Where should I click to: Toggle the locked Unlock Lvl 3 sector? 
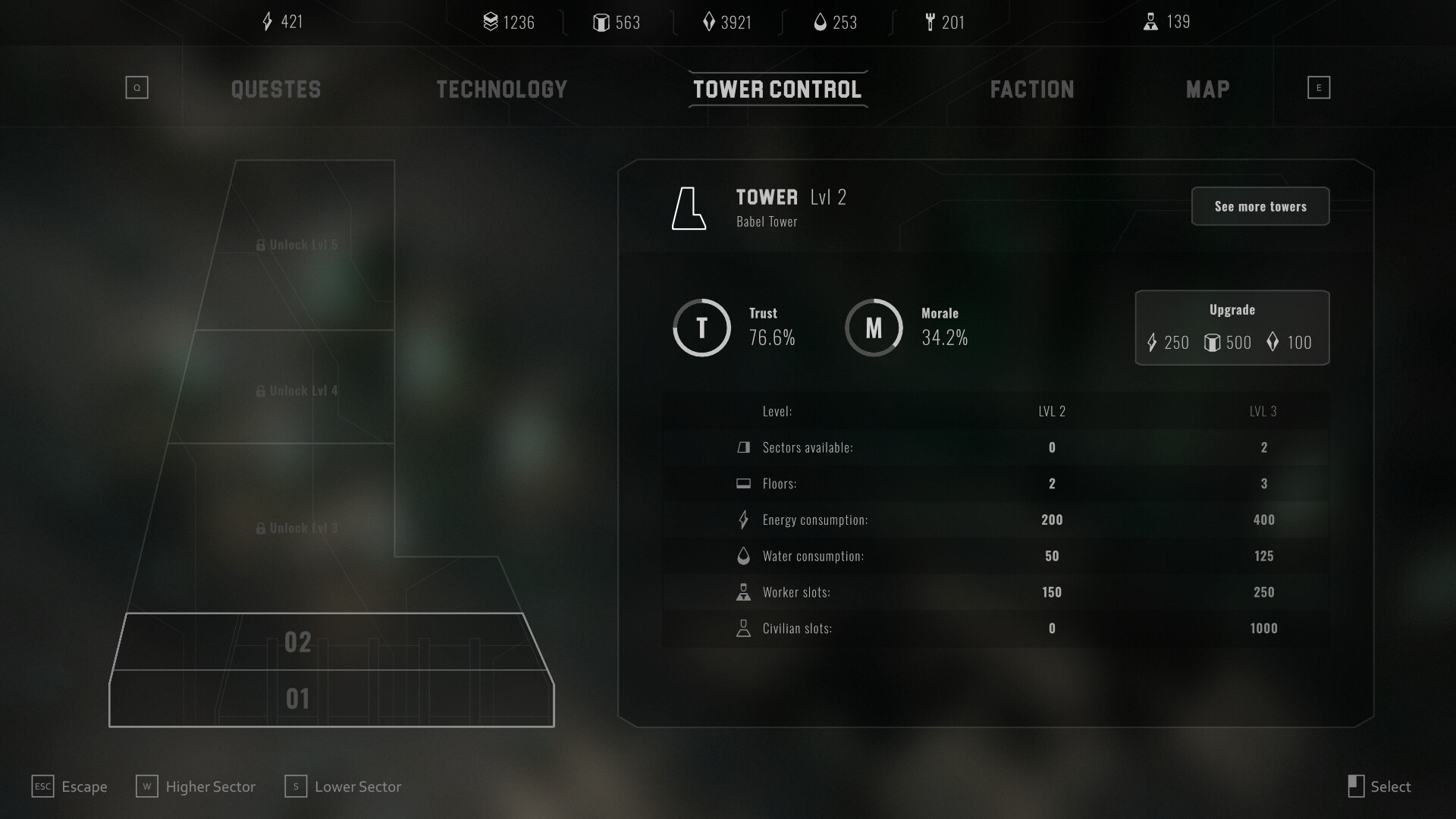298,527
